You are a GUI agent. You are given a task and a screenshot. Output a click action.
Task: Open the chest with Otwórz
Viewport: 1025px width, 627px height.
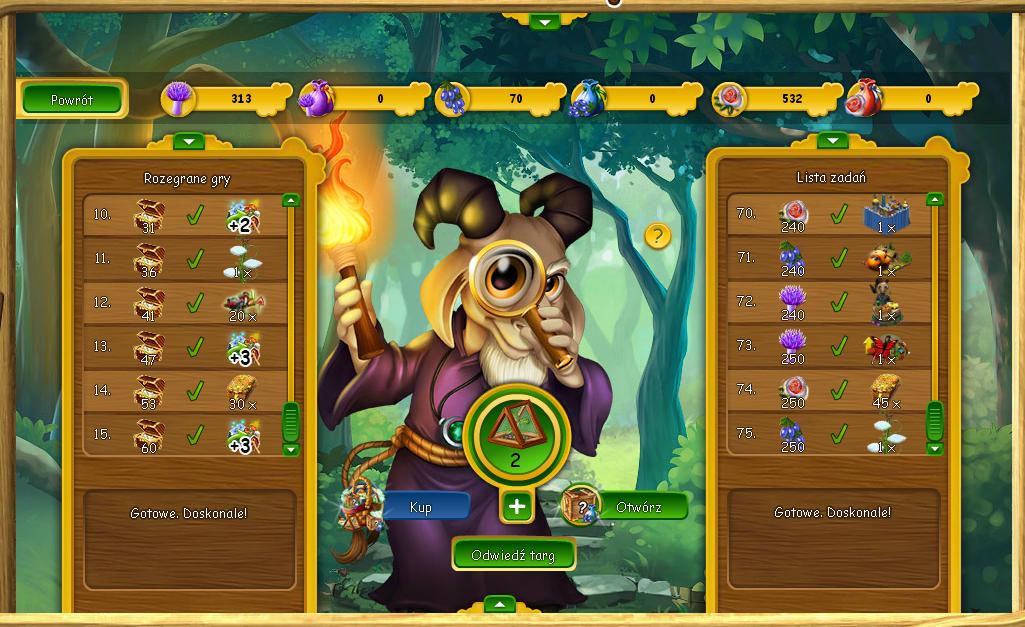pos(640,507)
